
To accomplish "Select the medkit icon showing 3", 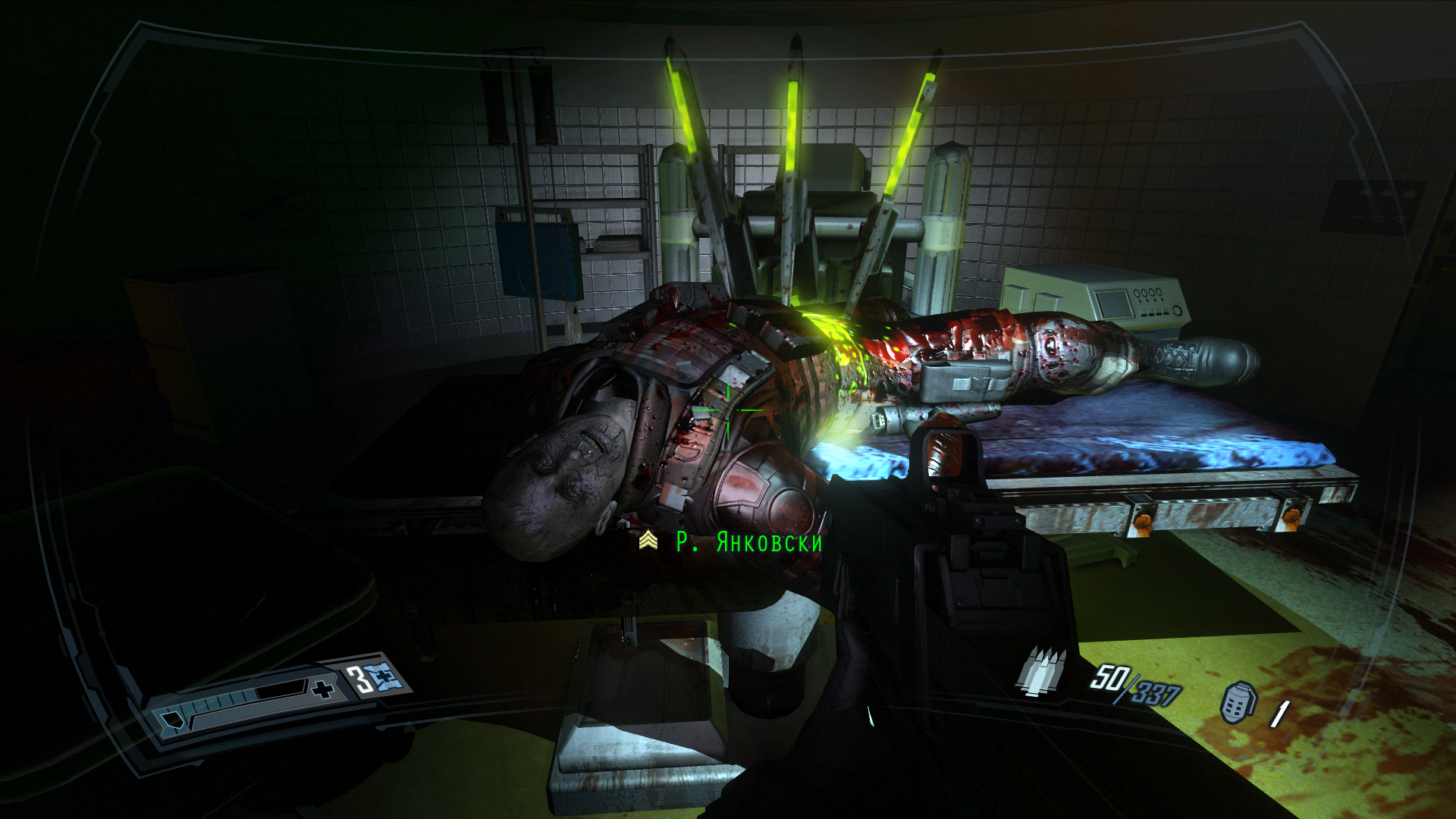I will coord(384,677).
